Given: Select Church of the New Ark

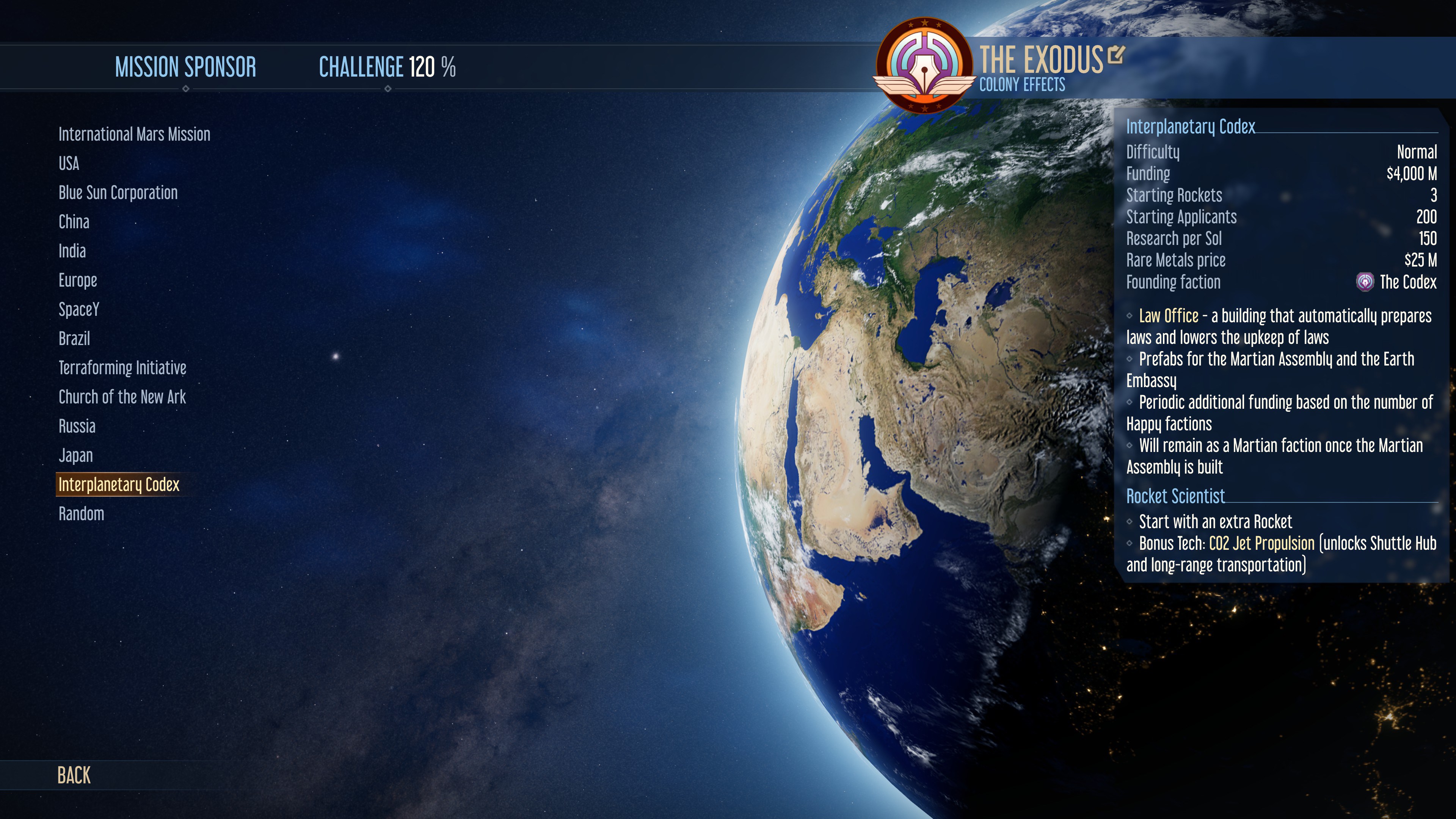Looking at the screenshot, I should coord(122,397).
